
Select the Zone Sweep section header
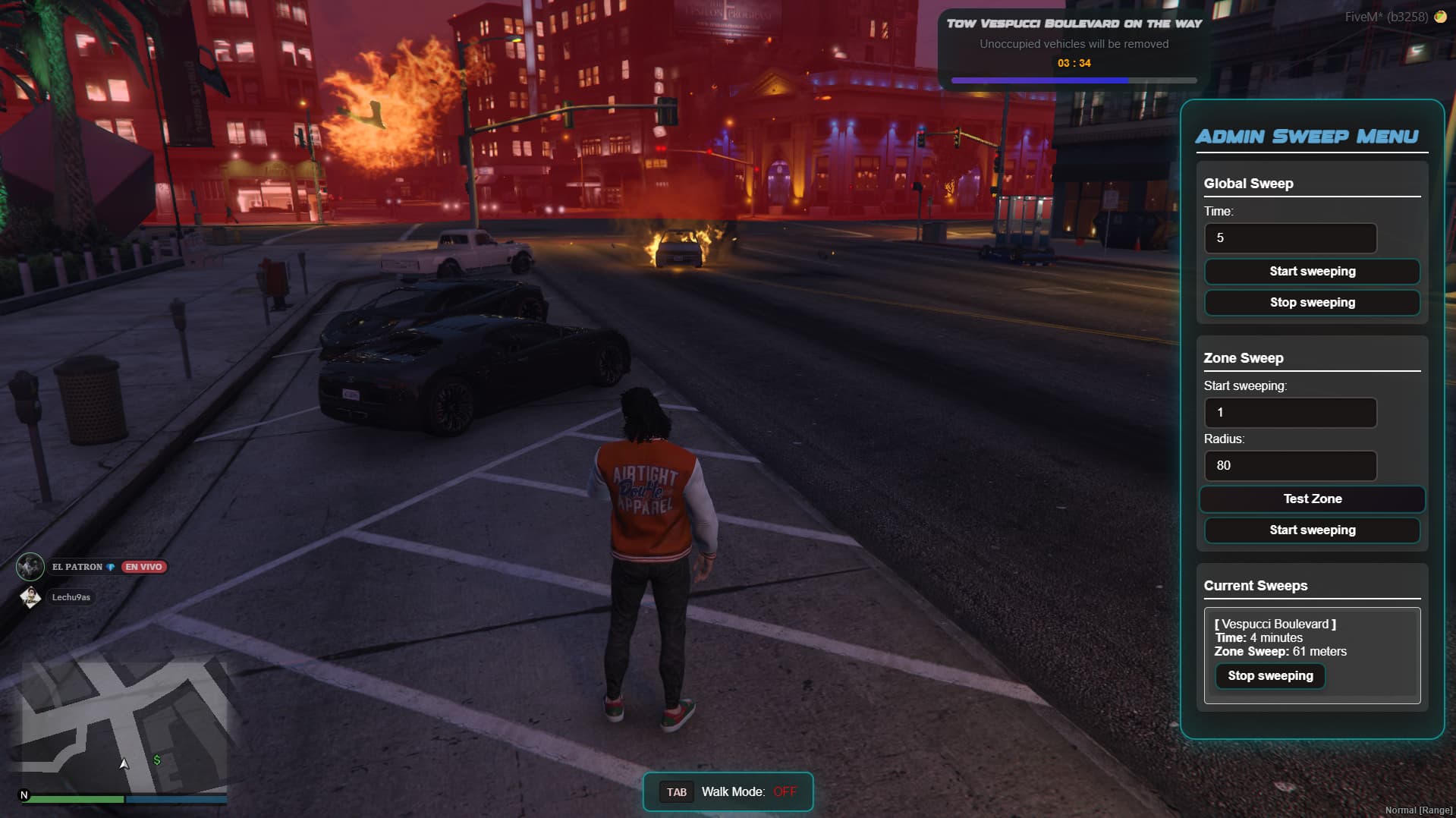tap(1244, 357)
